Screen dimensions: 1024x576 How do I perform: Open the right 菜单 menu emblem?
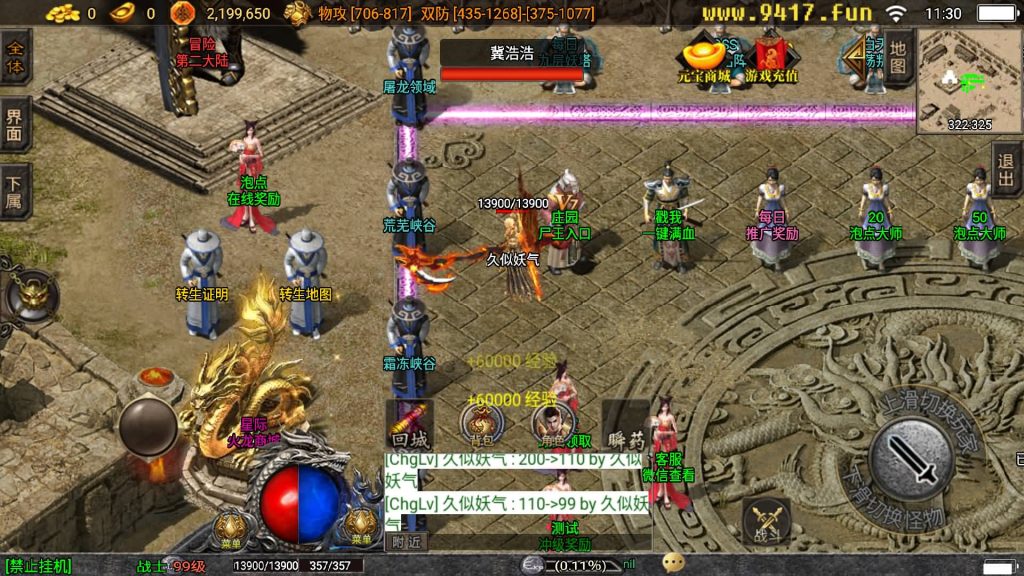(362, 527)
